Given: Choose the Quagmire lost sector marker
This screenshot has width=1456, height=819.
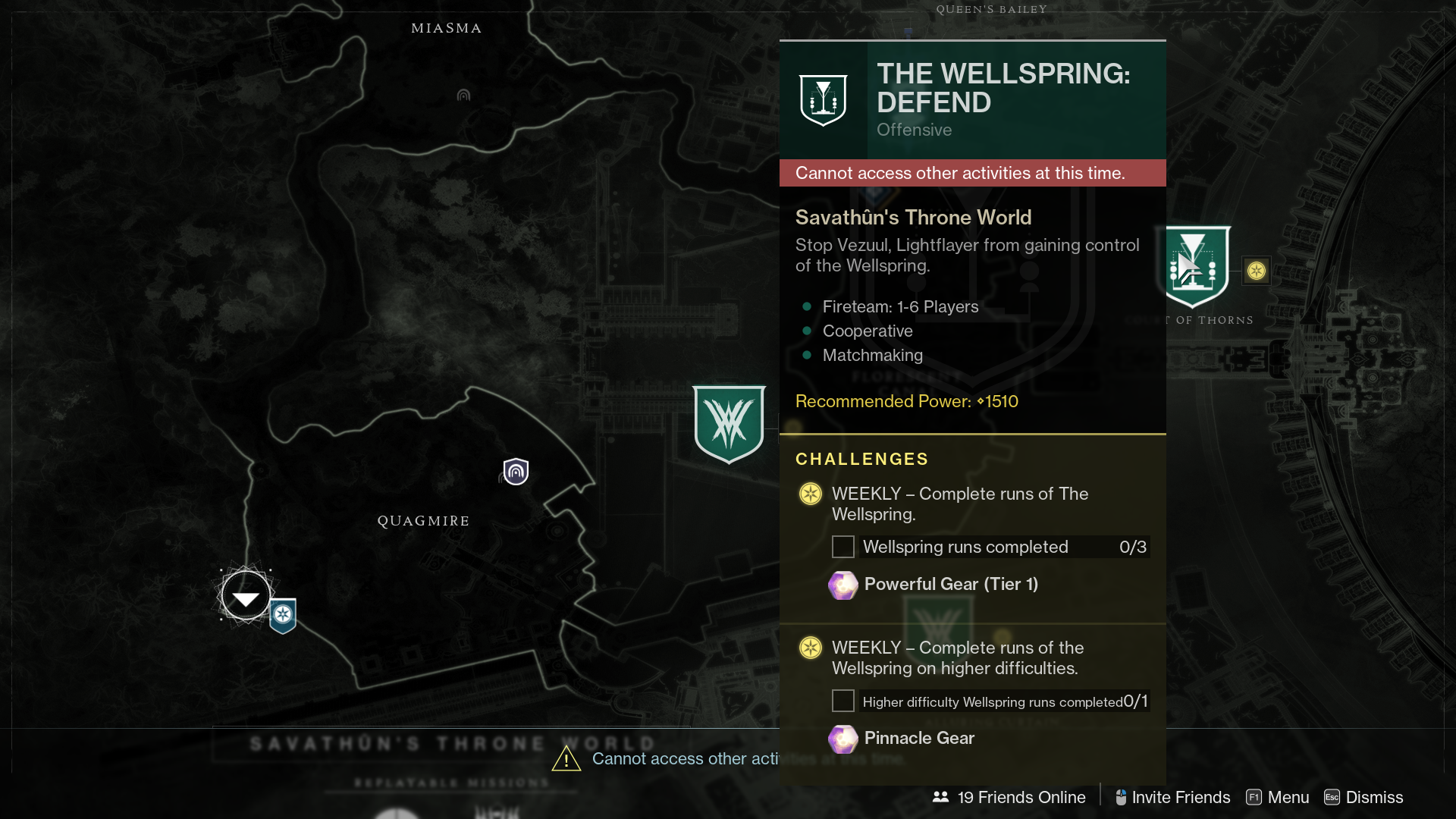Looking at the screenshot, I should pos(516,472).
